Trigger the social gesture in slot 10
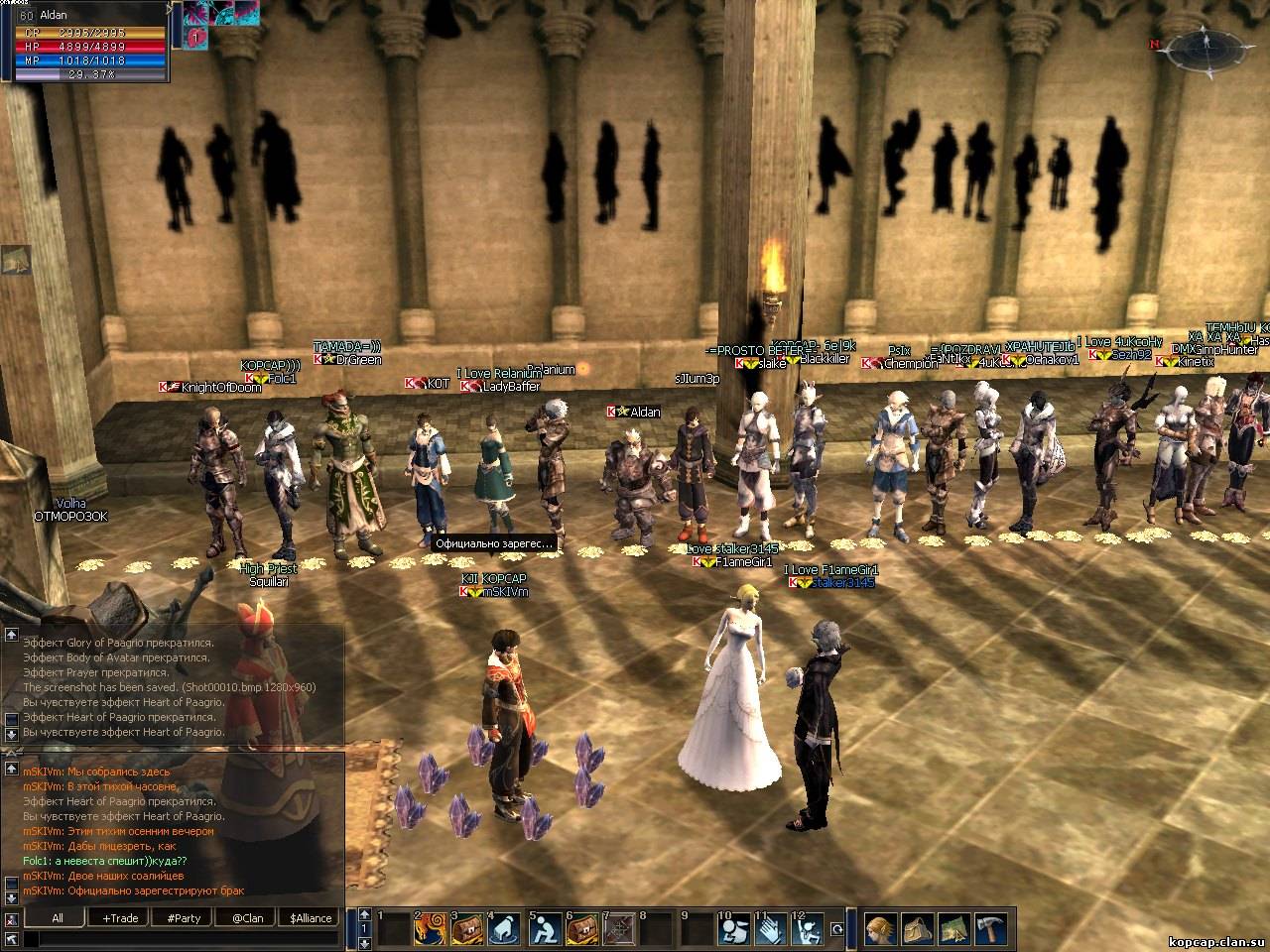This screenshot has height=952, width=1270. click(x=733, y=930)
